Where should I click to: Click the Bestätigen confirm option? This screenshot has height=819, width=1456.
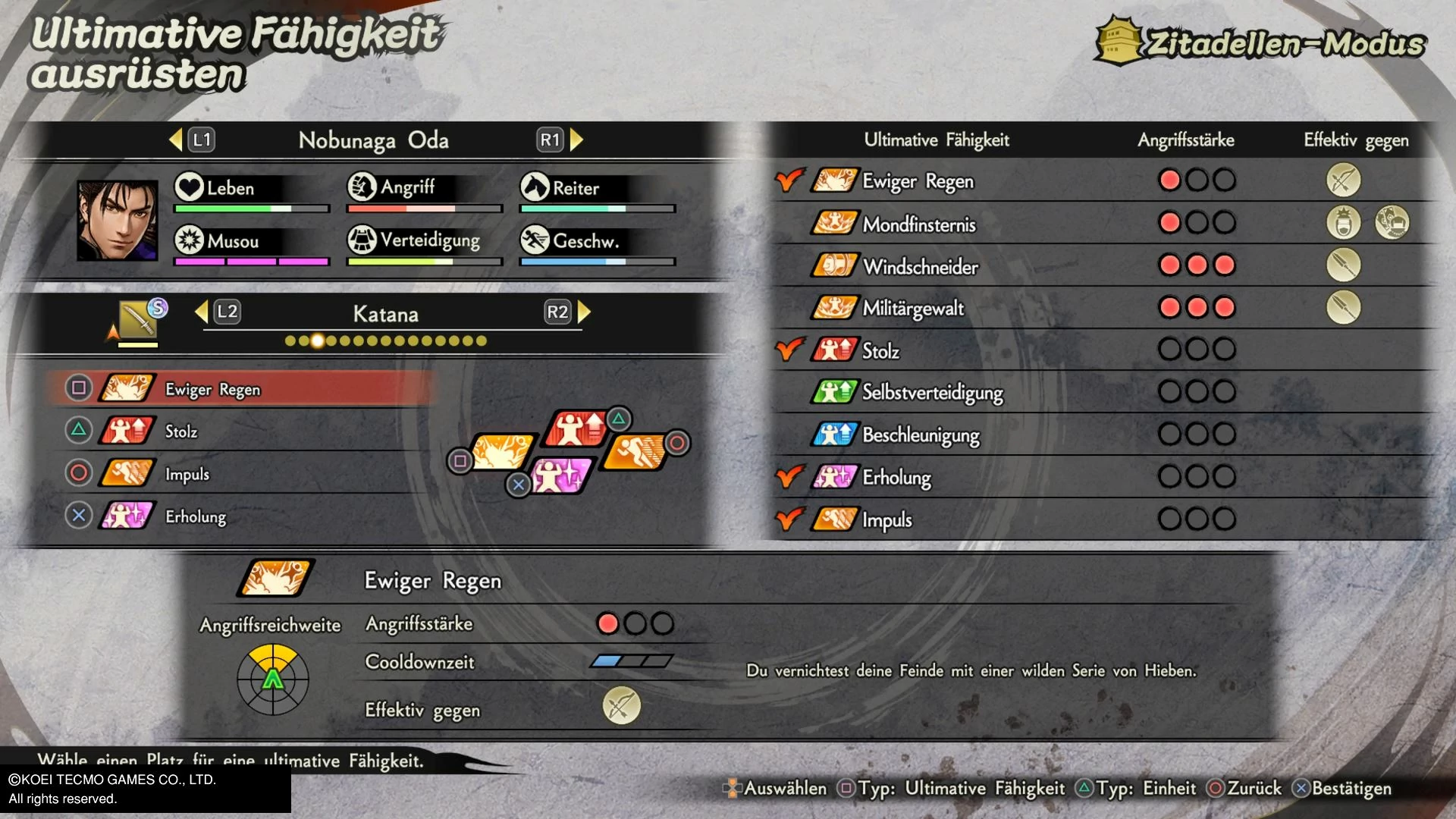tap(1342, 789)
